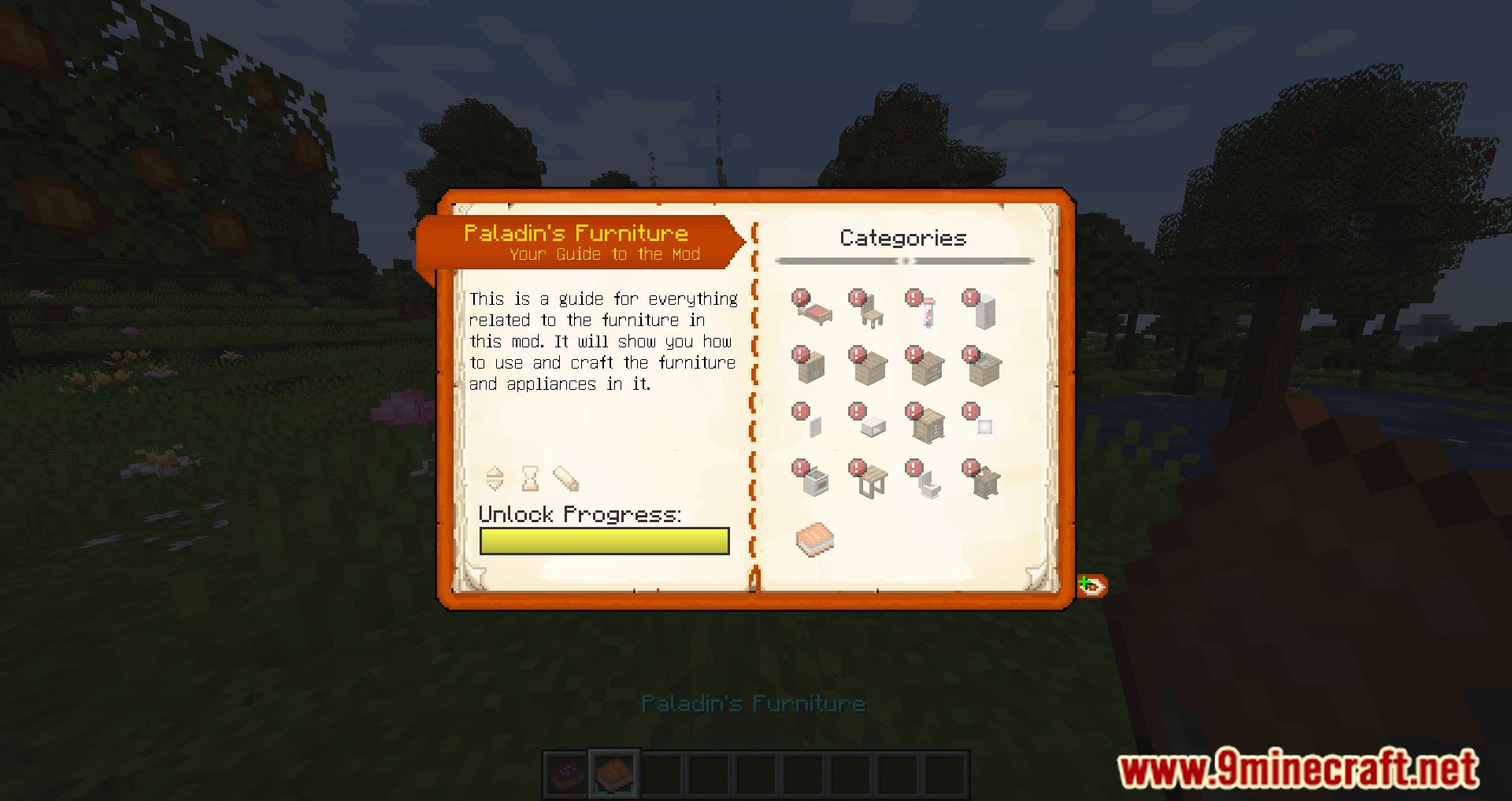The height and width of the screenshot is (801, 1512).
Task: Click the up-down arrows sorting icon
Action: (x=495, y=478)
